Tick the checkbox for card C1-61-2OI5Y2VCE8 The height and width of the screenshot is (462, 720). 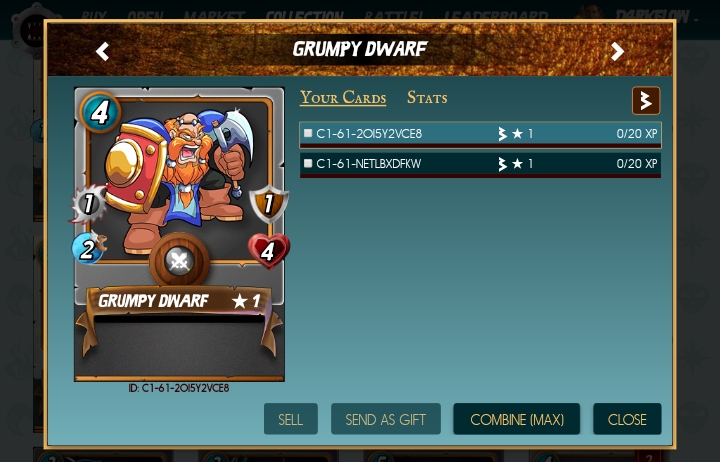point(308,134)
